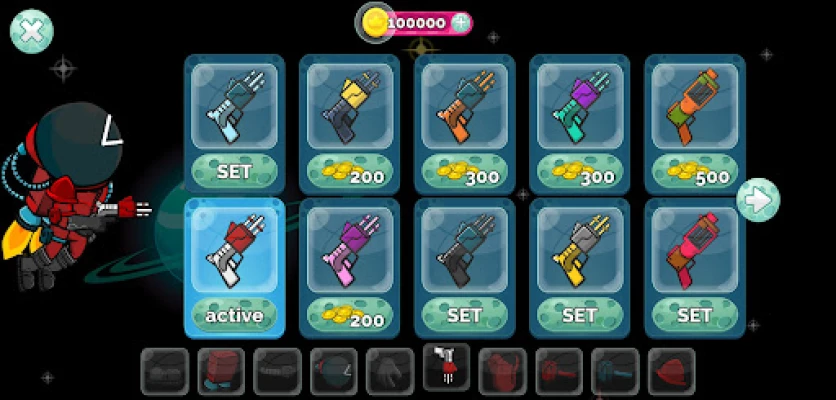This screenshot has width=836, height=400.
Task: Buy the orange-green blaster for 500 coins
Action: click(x=694, y=172)
